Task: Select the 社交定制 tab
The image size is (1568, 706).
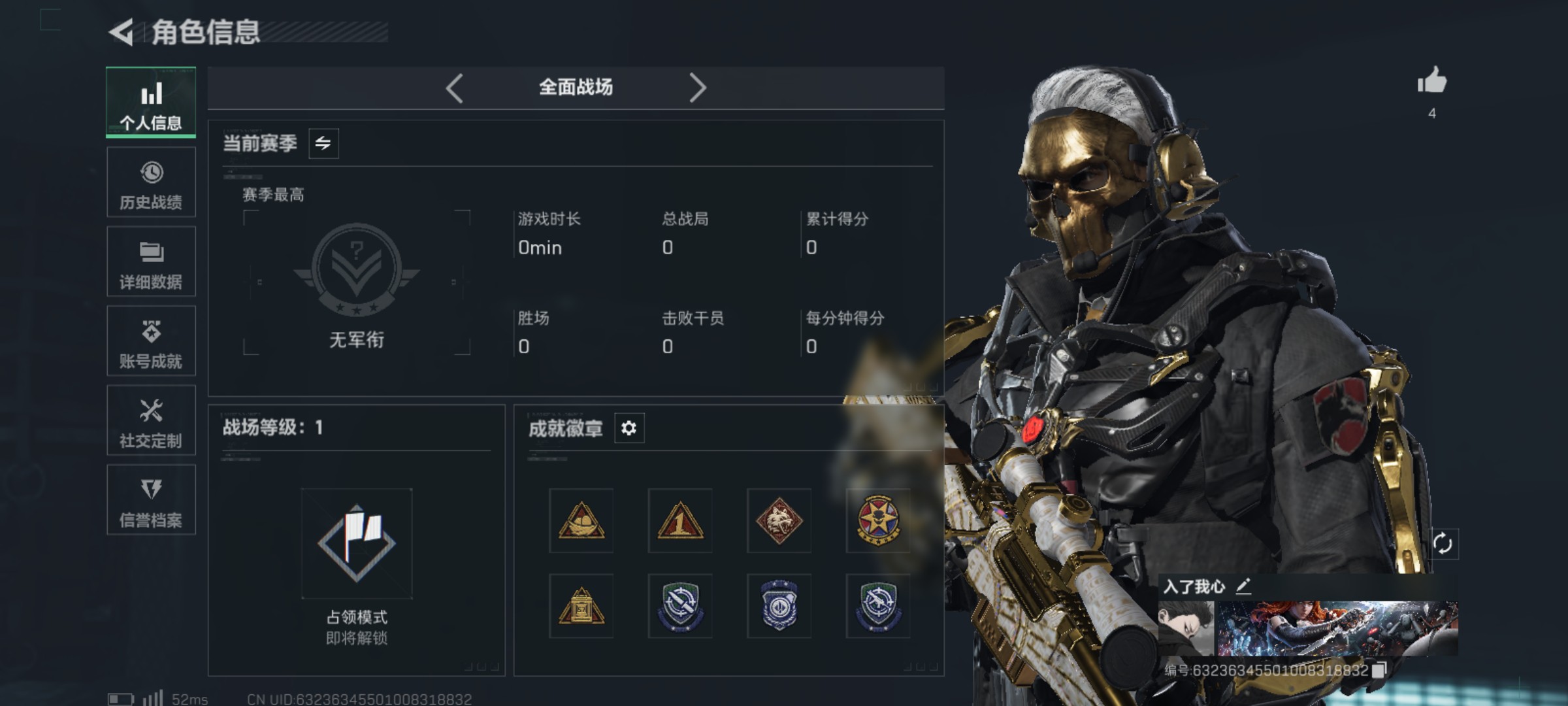Action: click(x=151, y=421)
